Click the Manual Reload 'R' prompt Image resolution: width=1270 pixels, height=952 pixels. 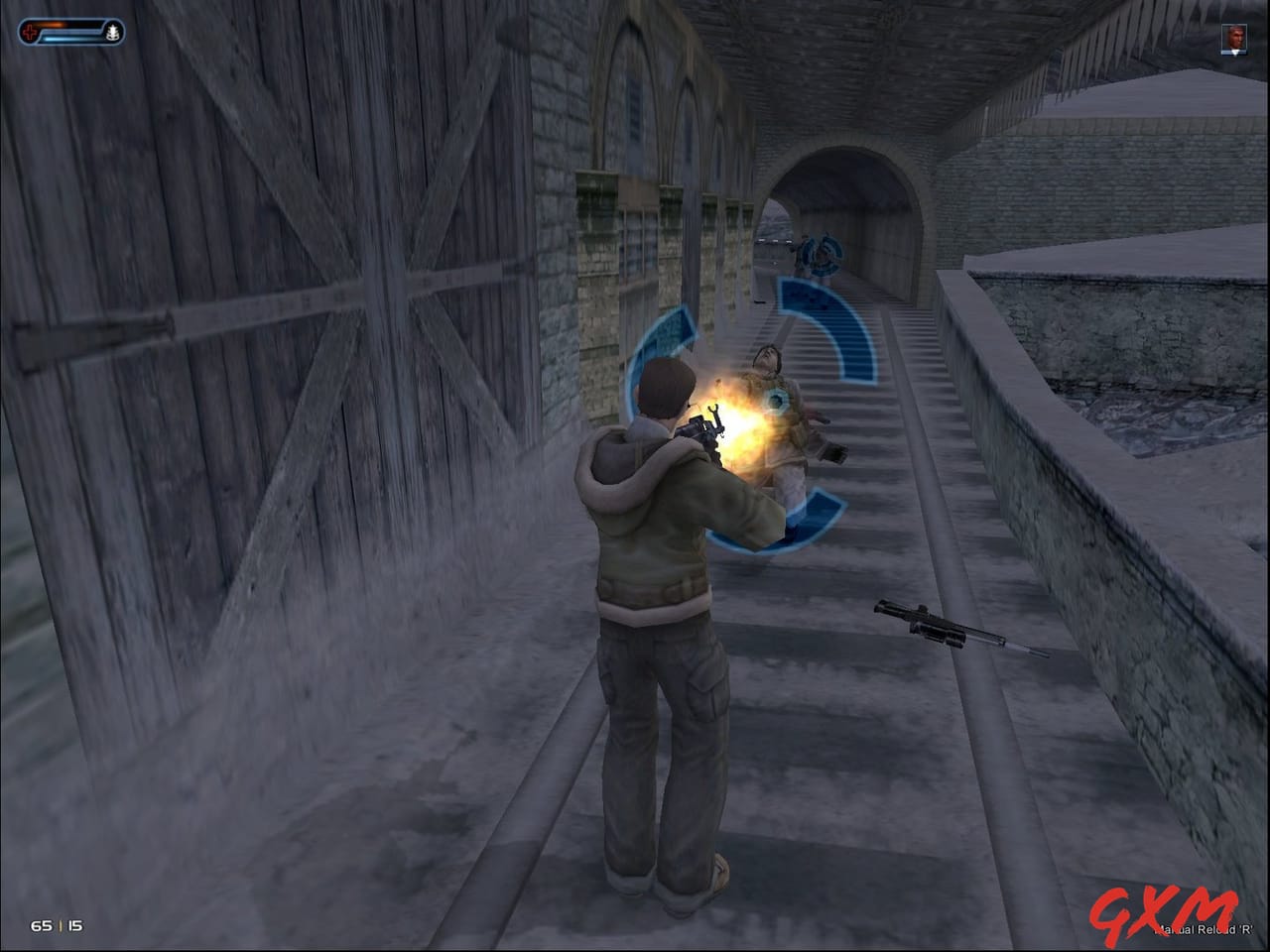pyautogui.click(x=1203, y=929)
